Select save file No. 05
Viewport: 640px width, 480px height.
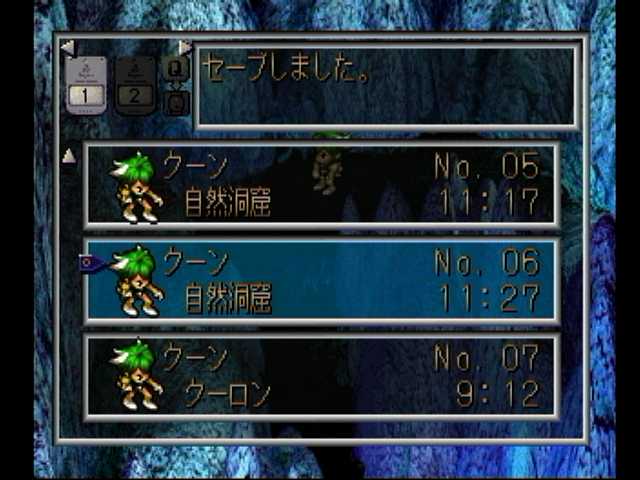[321, 185]
